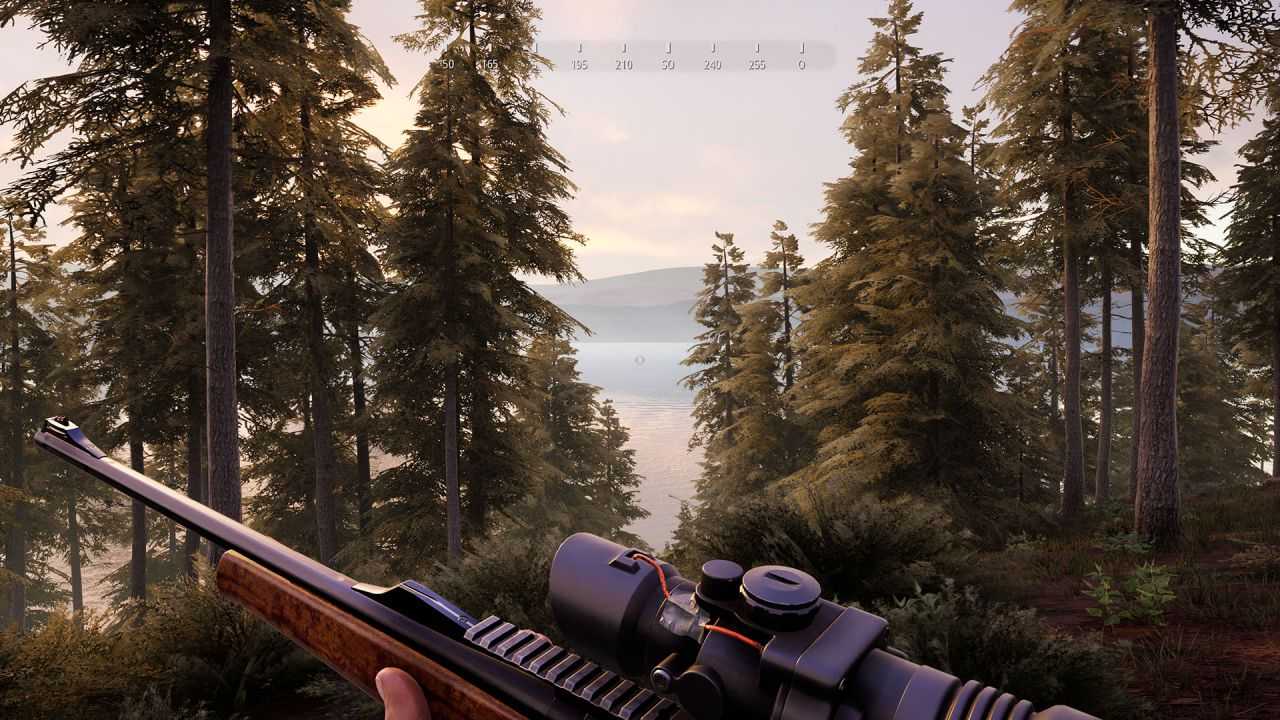
Task: Click the 255 compass bearing label
Action: click(757, 64)
